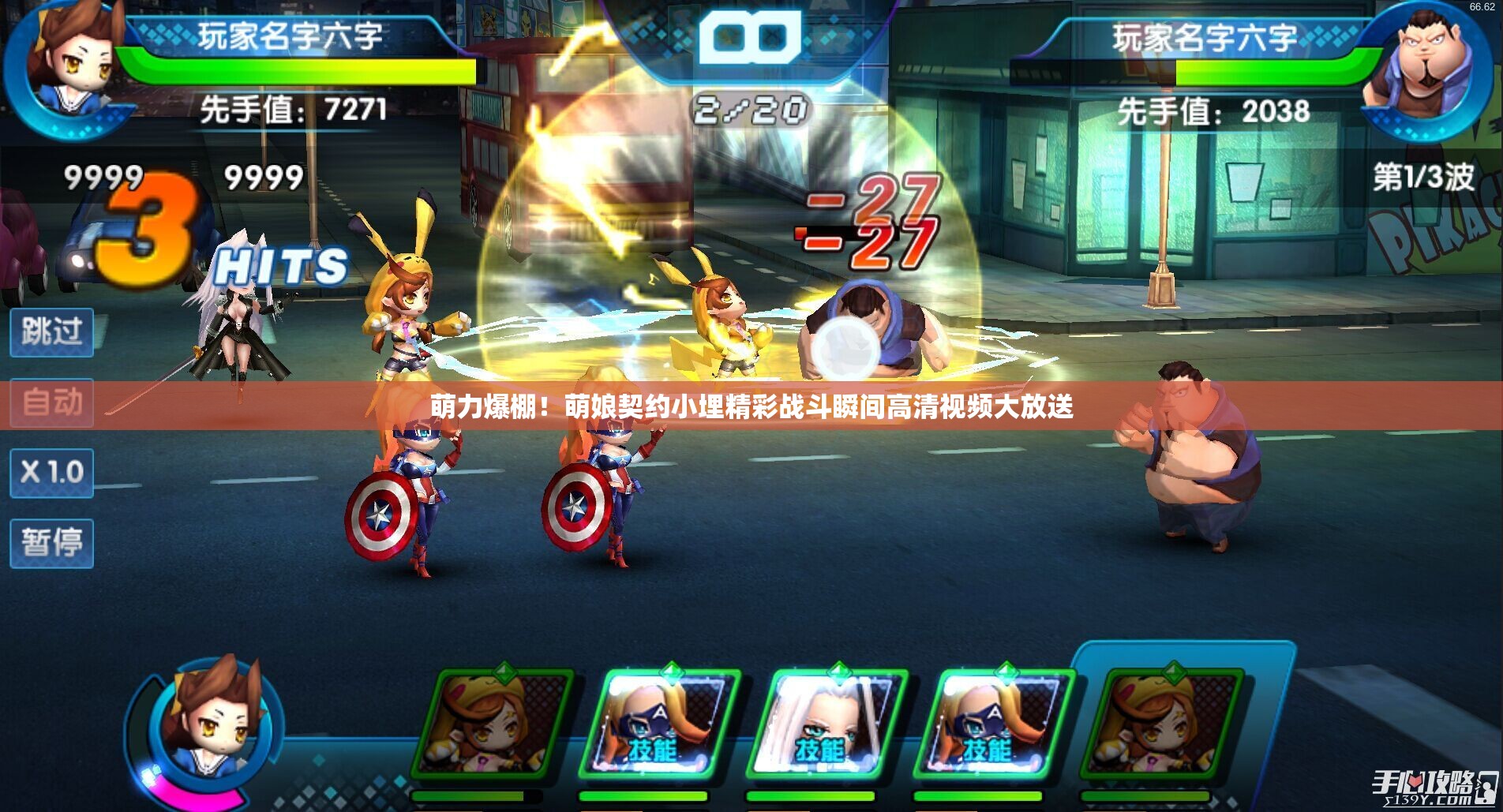Toggle the X 1.0 battle speed
This screenshot has height=812, width=1503.
coord(51,473)
